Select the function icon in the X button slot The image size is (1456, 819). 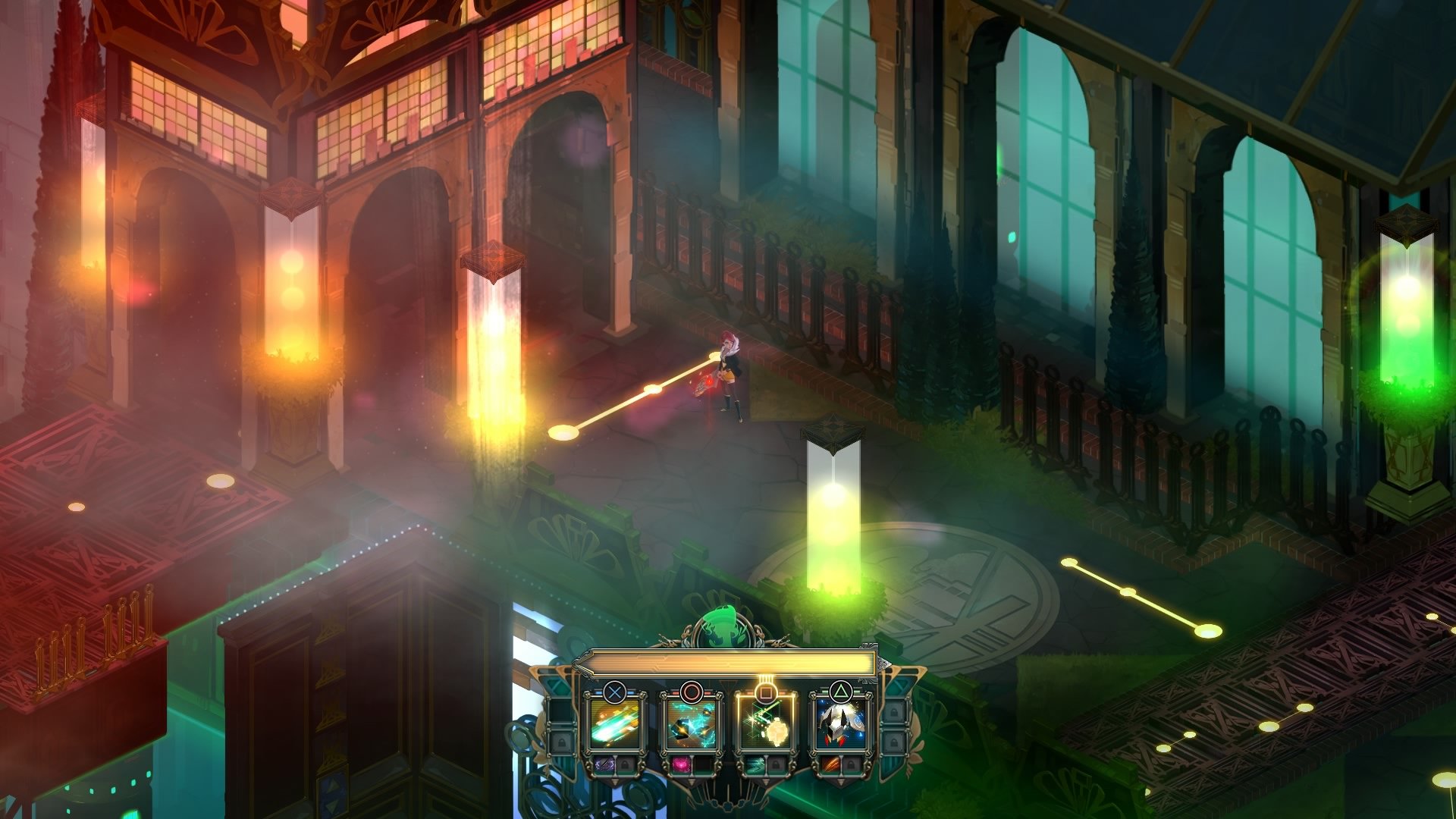(x=616, y=724)
